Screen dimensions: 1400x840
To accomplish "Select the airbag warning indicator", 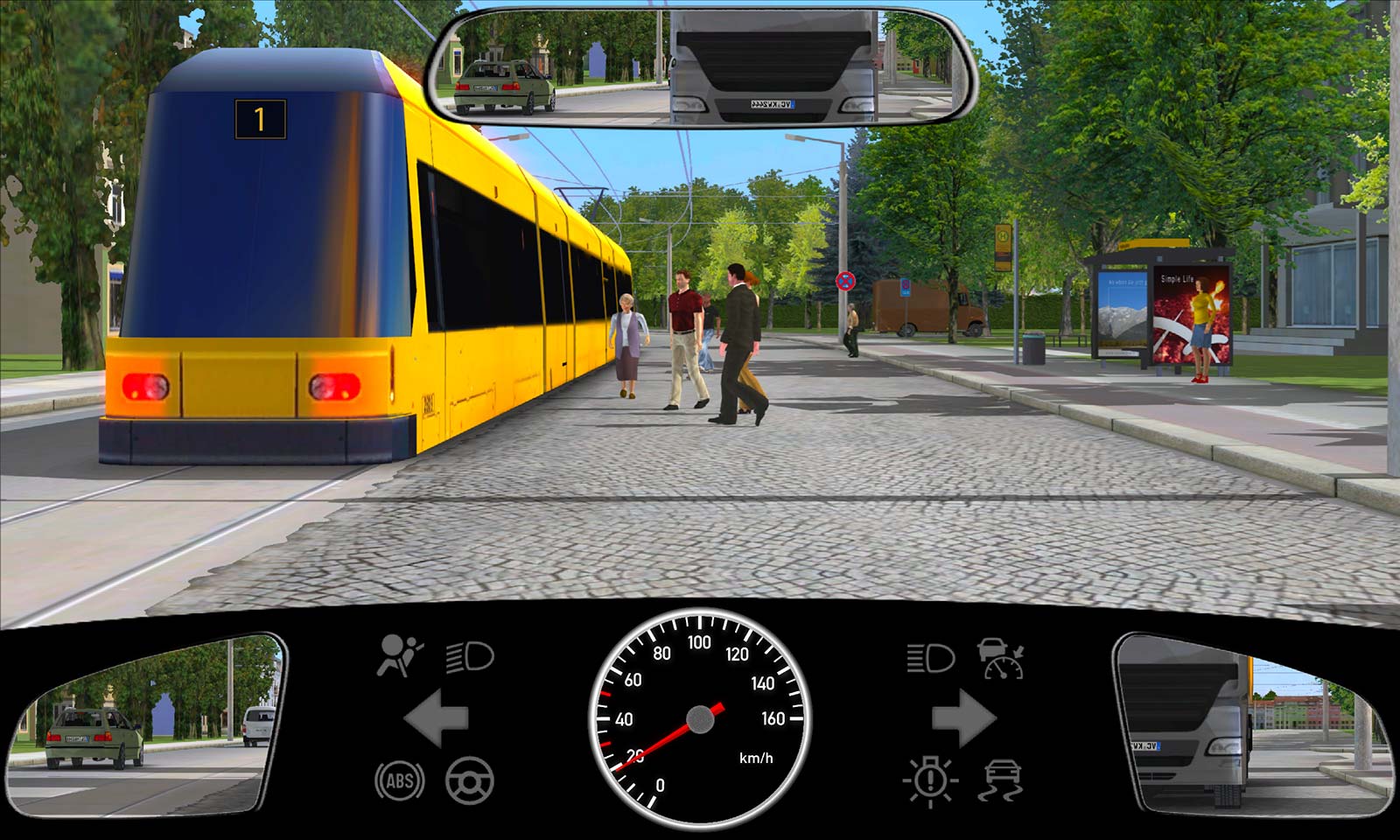I will click(399, 656).
